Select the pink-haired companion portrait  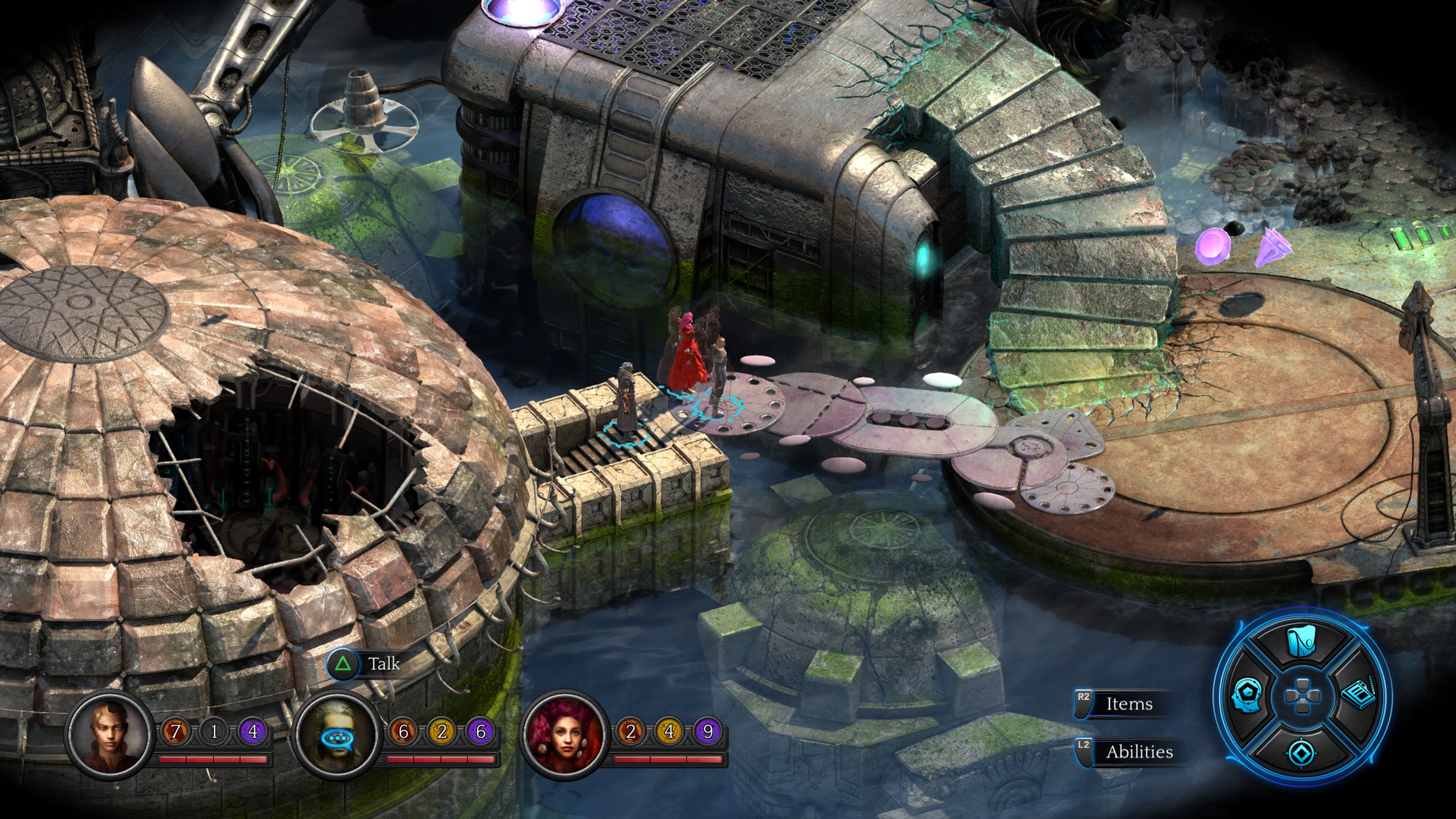(565, 735)
